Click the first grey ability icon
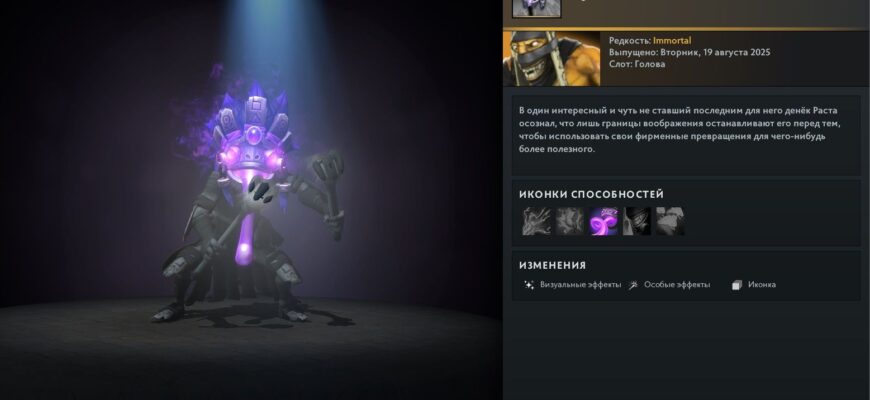870x400 pixels. [x=537, y=221]
